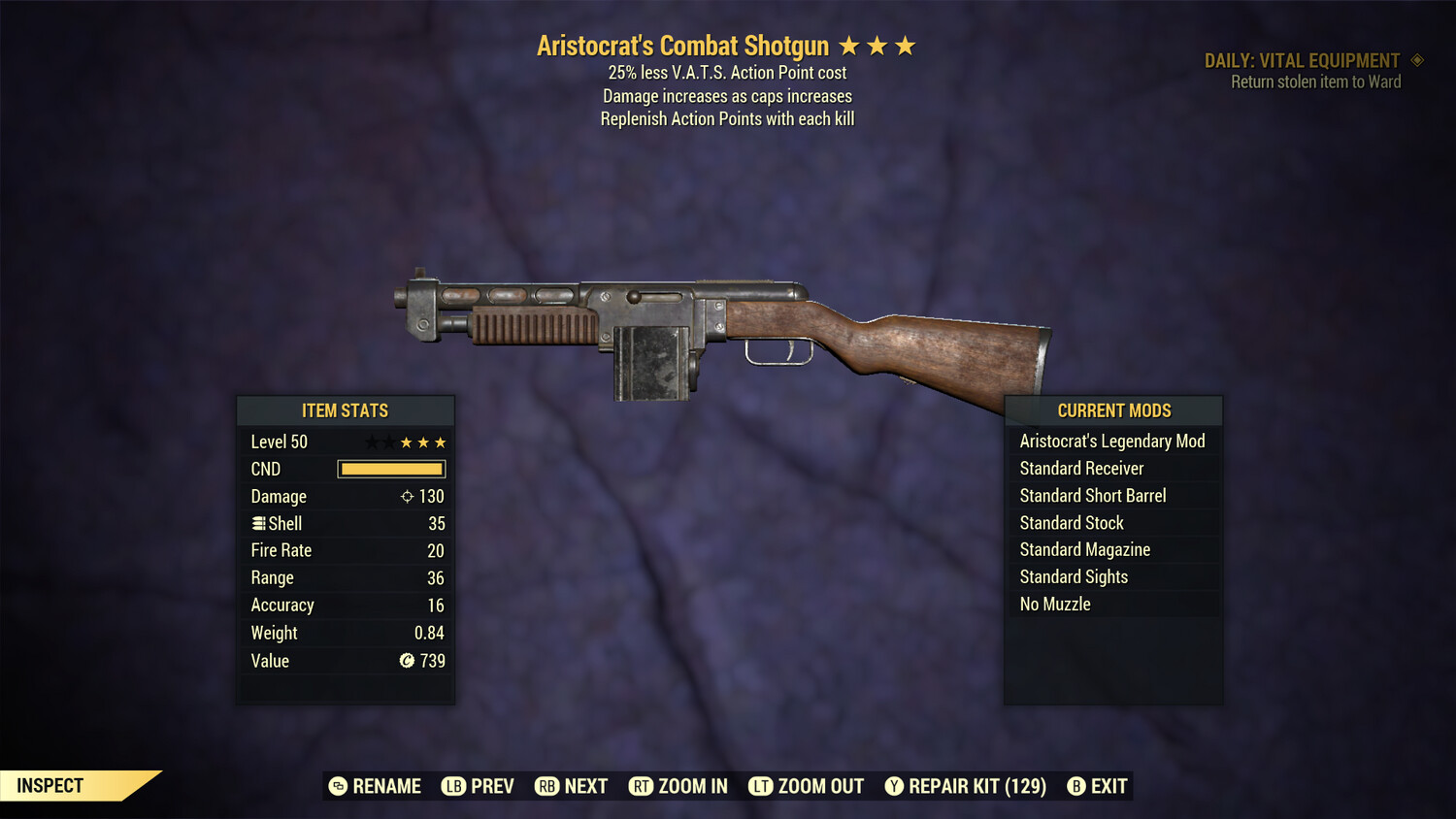The width and height of the screenshot is (1456, 819).
Task: Click the shell ammo icon in Item Stats
Action: pos(257,523)
